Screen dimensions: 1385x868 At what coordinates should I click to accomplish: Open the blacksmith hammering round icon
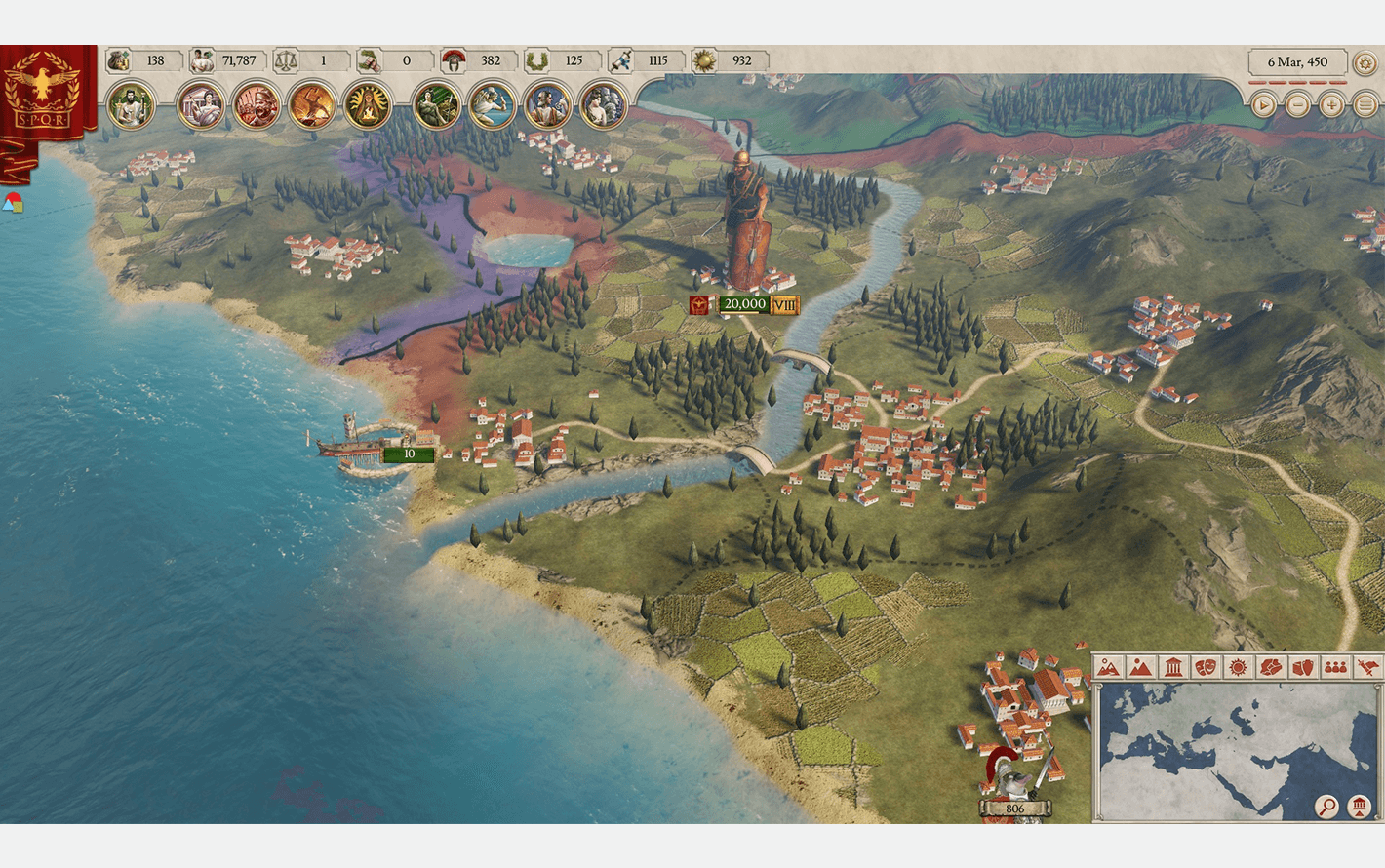[312, 104]
